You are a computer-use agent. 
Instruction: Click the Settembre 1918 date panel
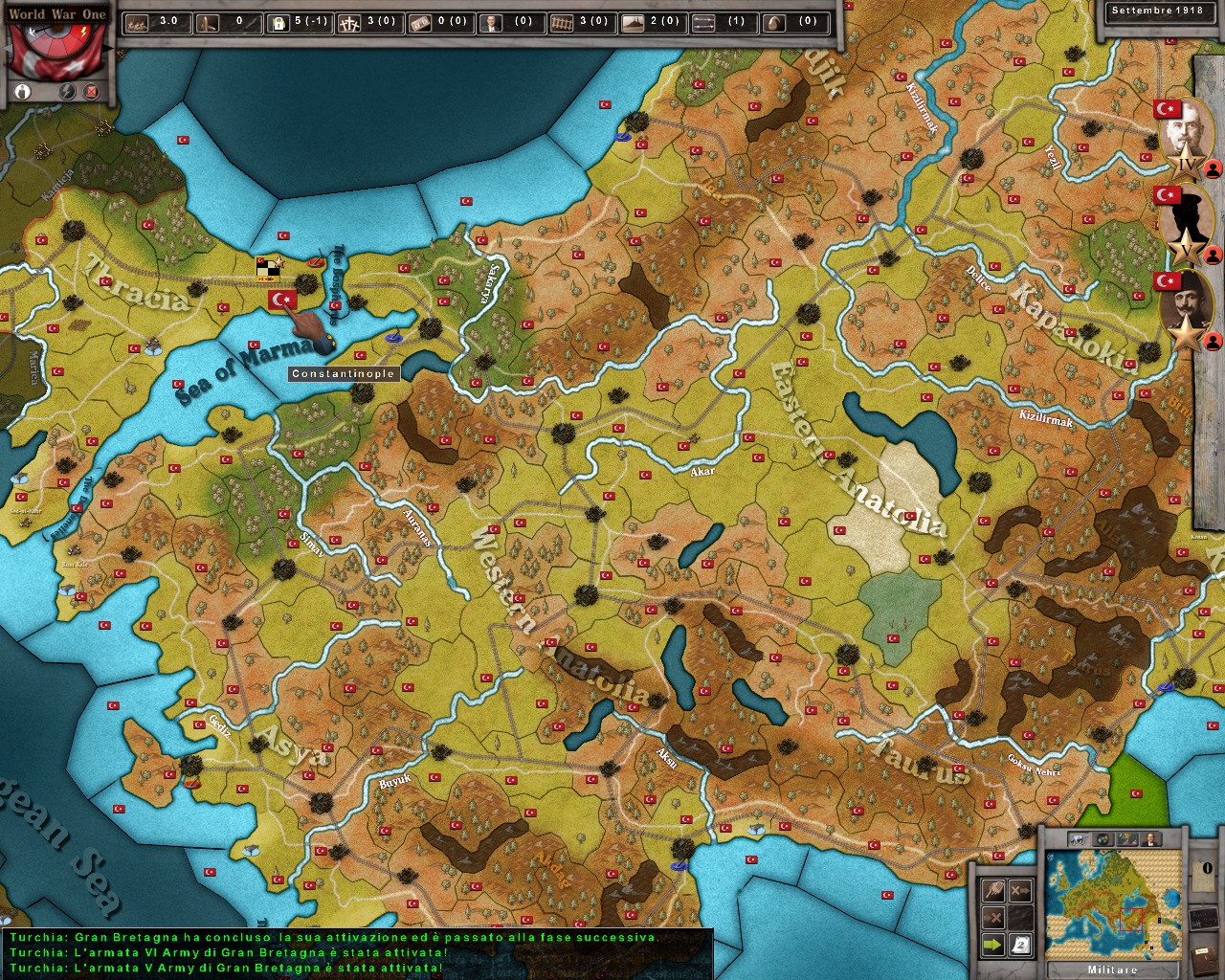(1155, 12)
